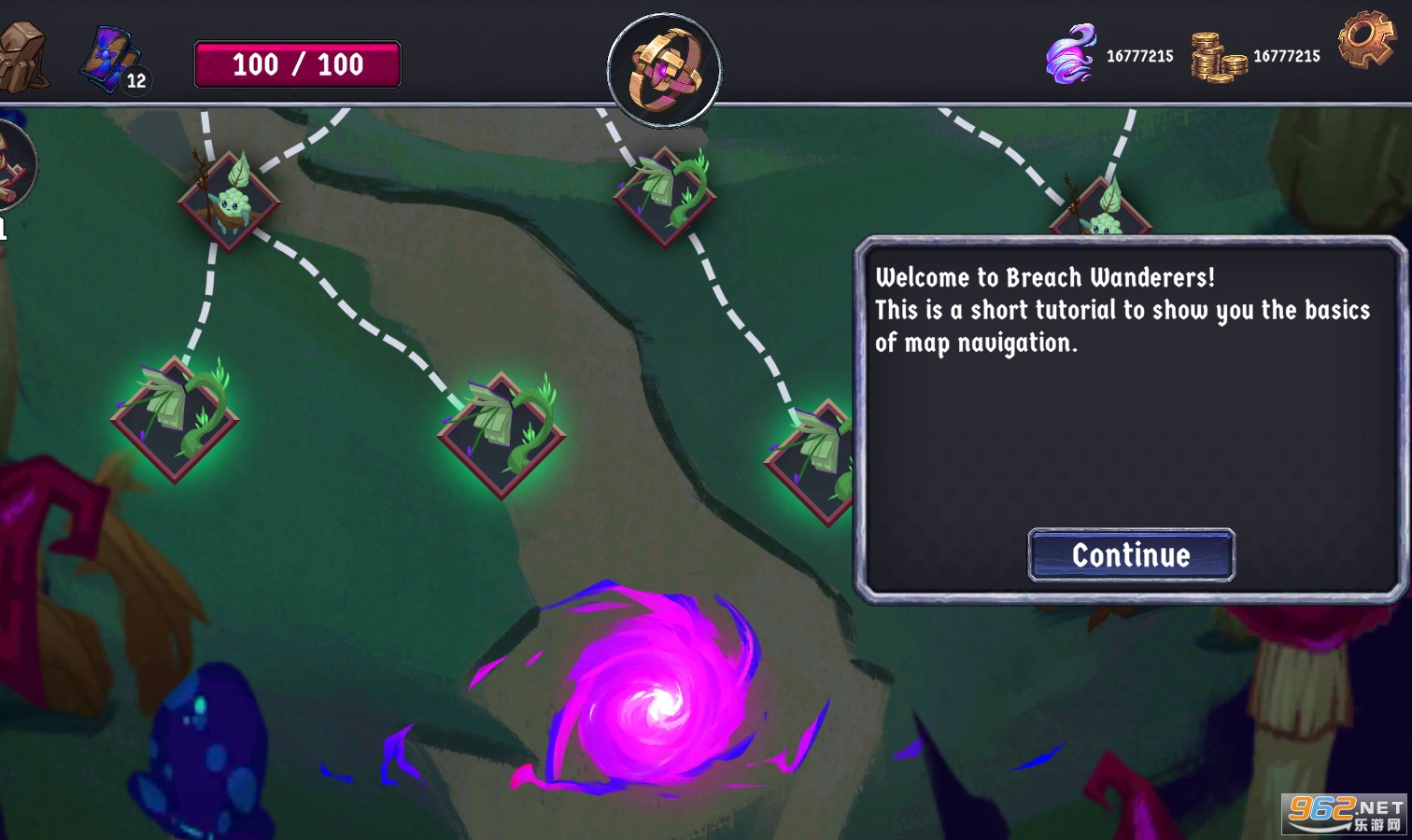The width and height of the screenshot is (1412, 840).
Task: Open the gear settings menu
Action: (x=1365, y=39)
